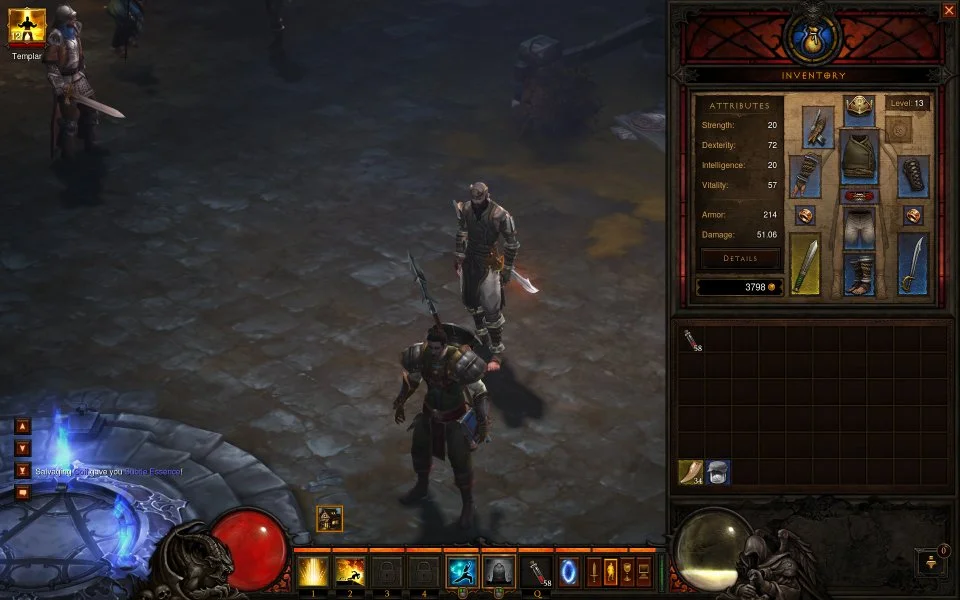
Task: Activate the blue martial arts kick skill
Action: [461, 571]
